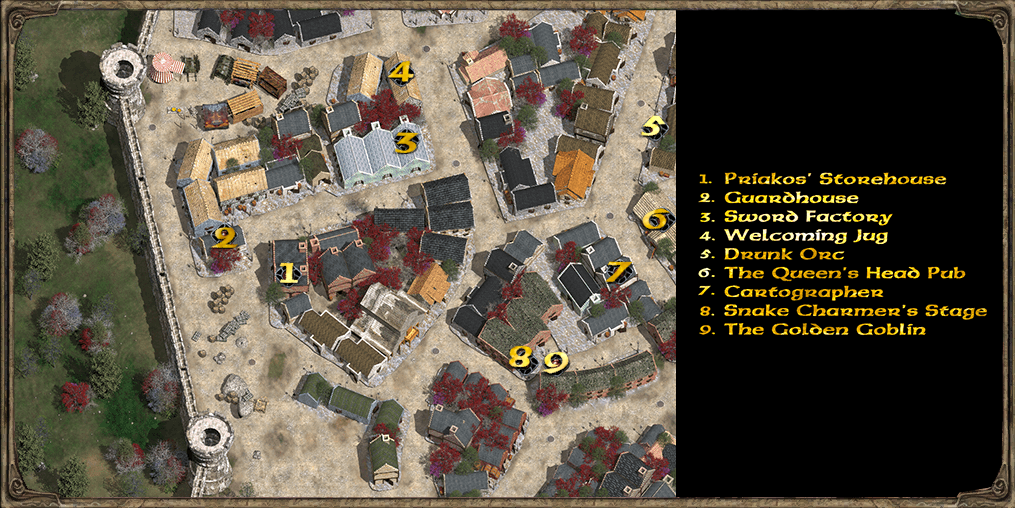Pick map marker number 6

(654, 218)
